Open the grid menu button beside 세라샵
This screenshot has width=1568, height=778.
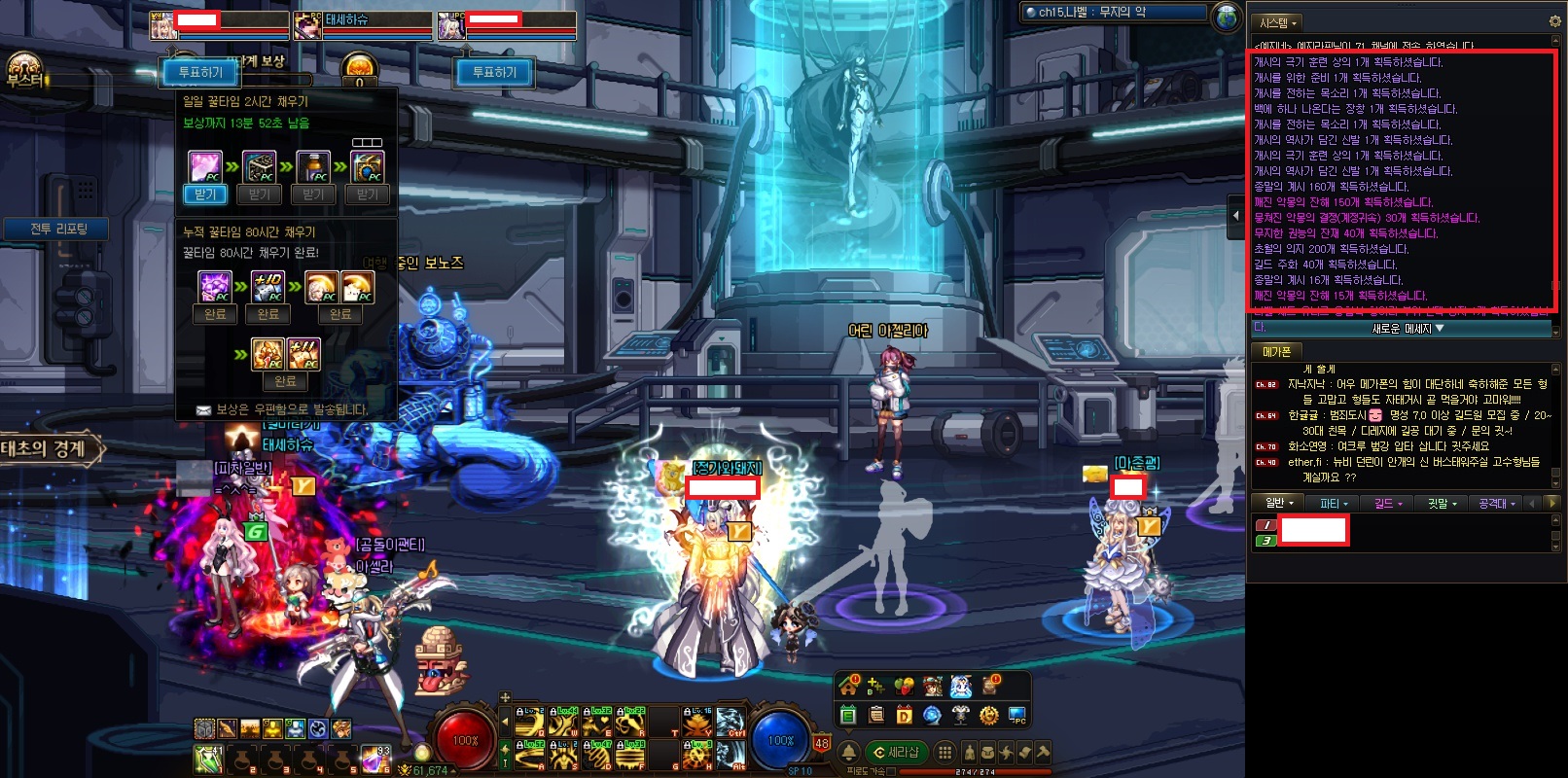pos(944,752)
